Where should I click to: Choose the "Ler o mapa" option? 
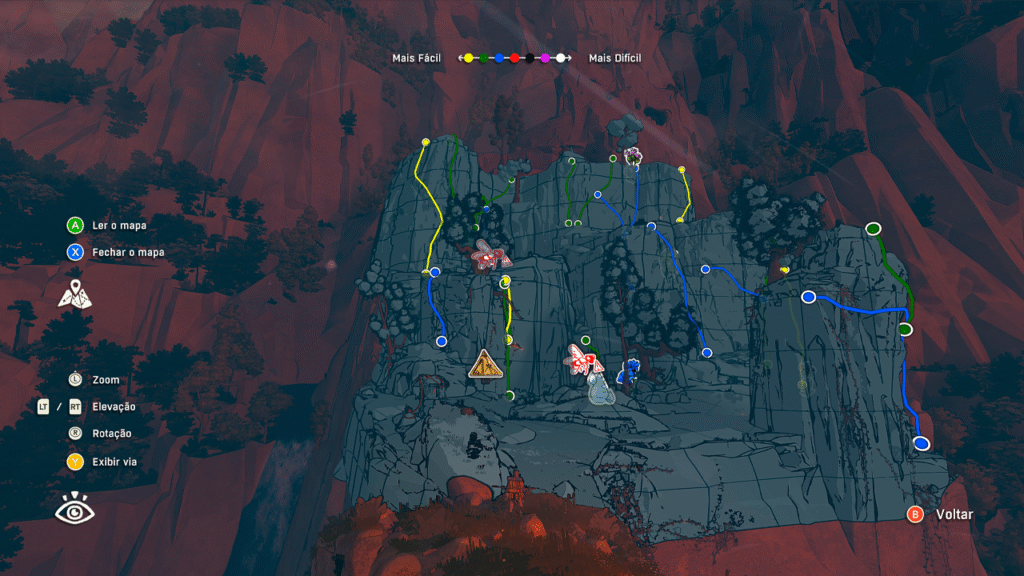click(x=118, y=225)
